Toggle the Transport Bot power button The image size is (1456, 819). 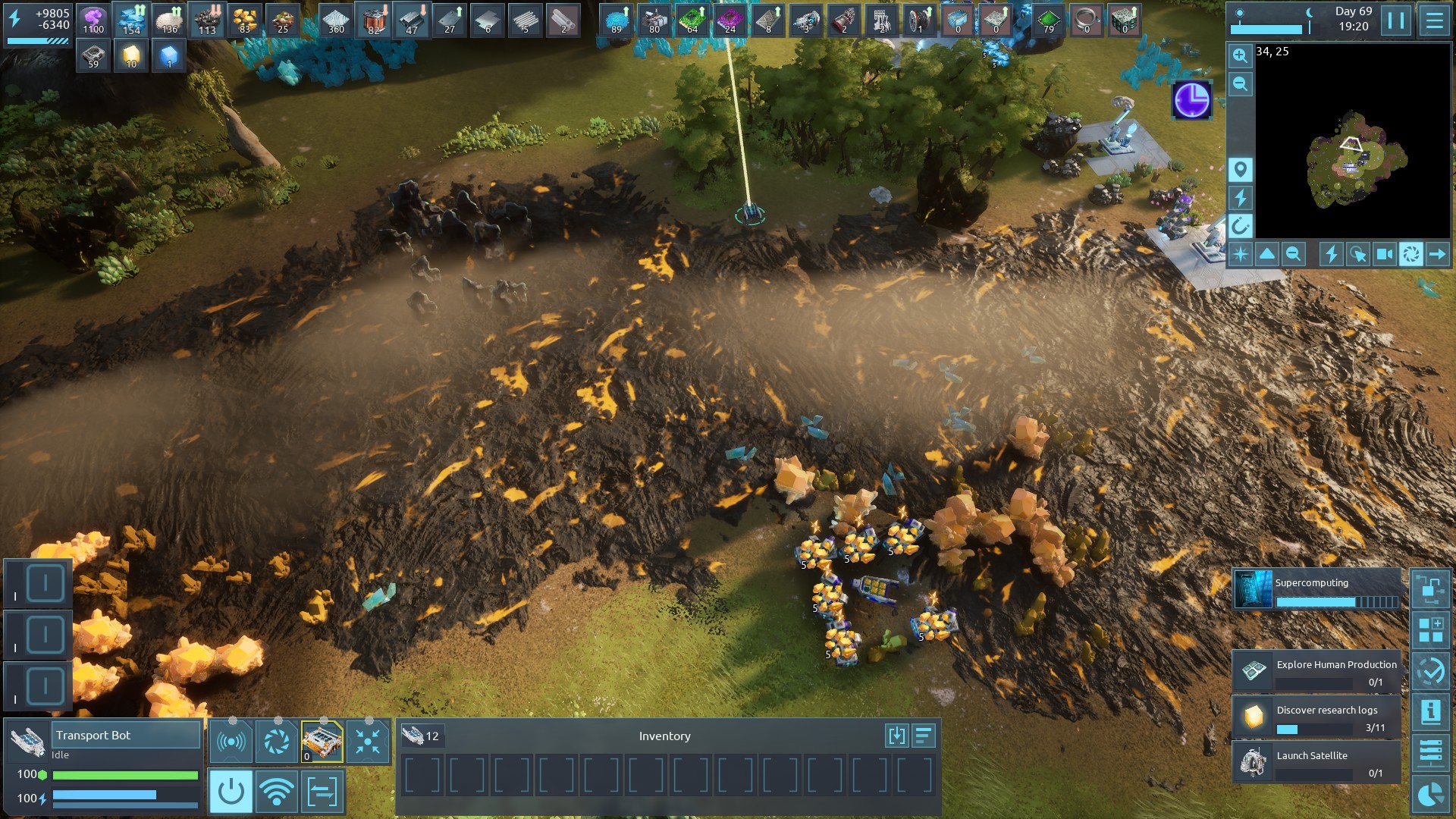231,792
